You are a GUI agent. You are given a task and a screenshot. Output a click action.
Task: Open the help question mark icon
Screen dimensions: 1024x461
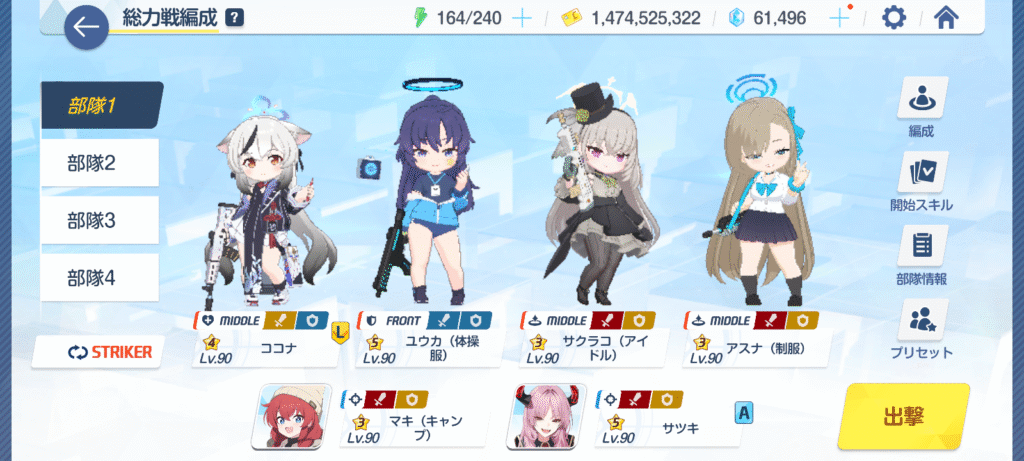click(234, 17)
